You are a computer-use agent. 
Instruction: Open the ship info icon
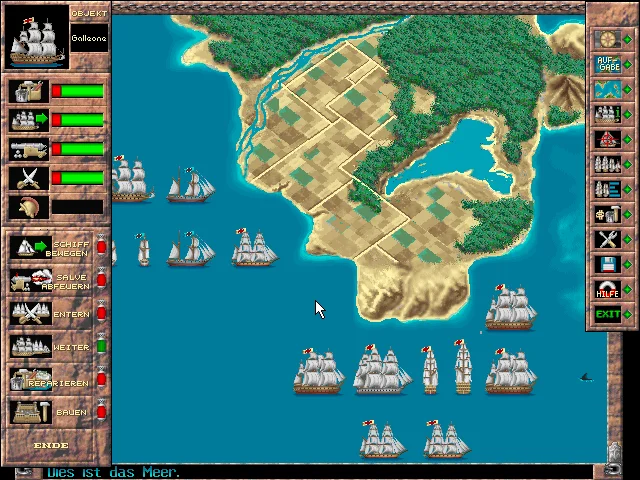click(x=607, y=114)
